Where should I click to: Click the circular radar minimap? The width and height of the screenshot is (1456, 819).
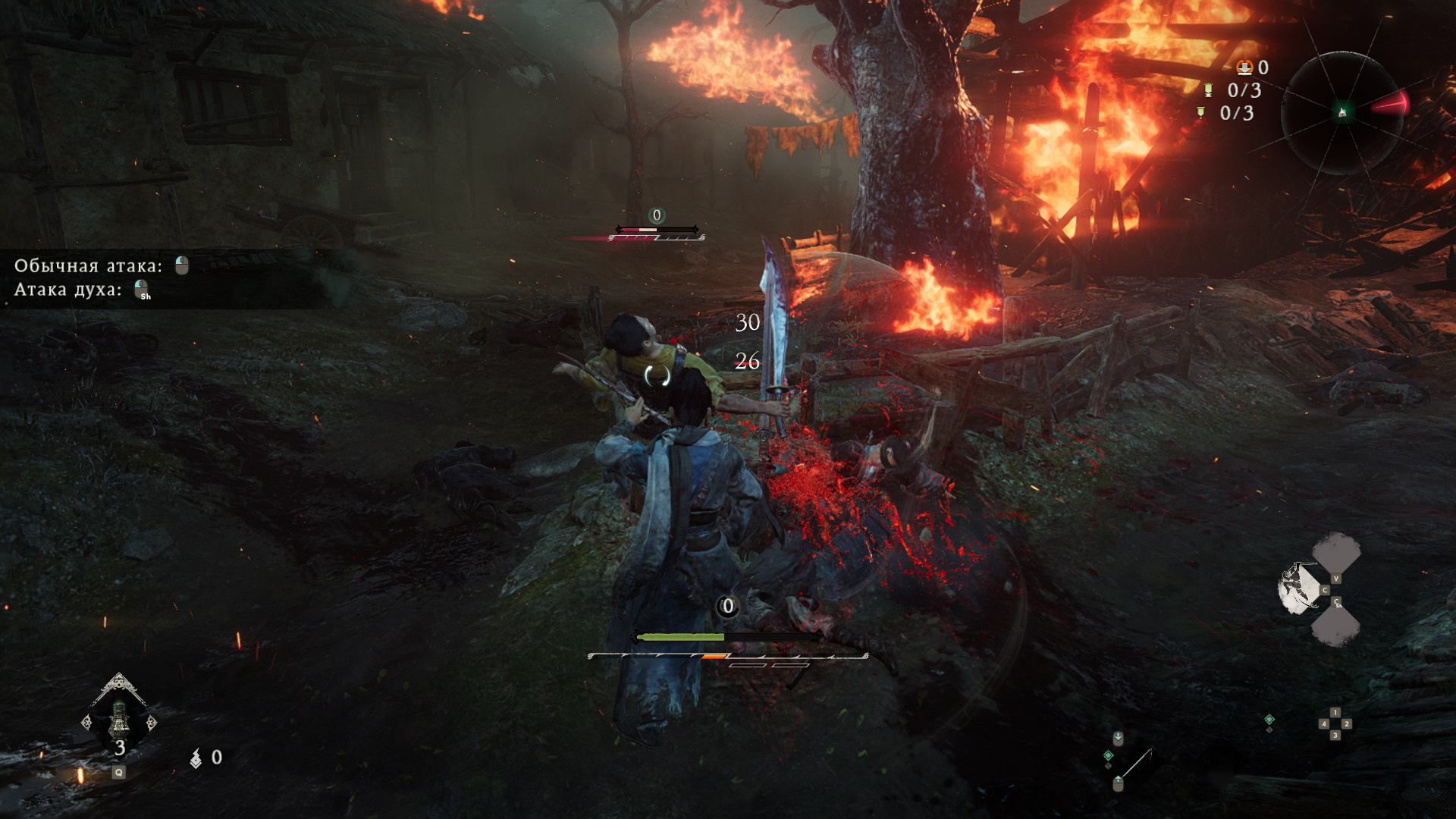pos(1341,113)
